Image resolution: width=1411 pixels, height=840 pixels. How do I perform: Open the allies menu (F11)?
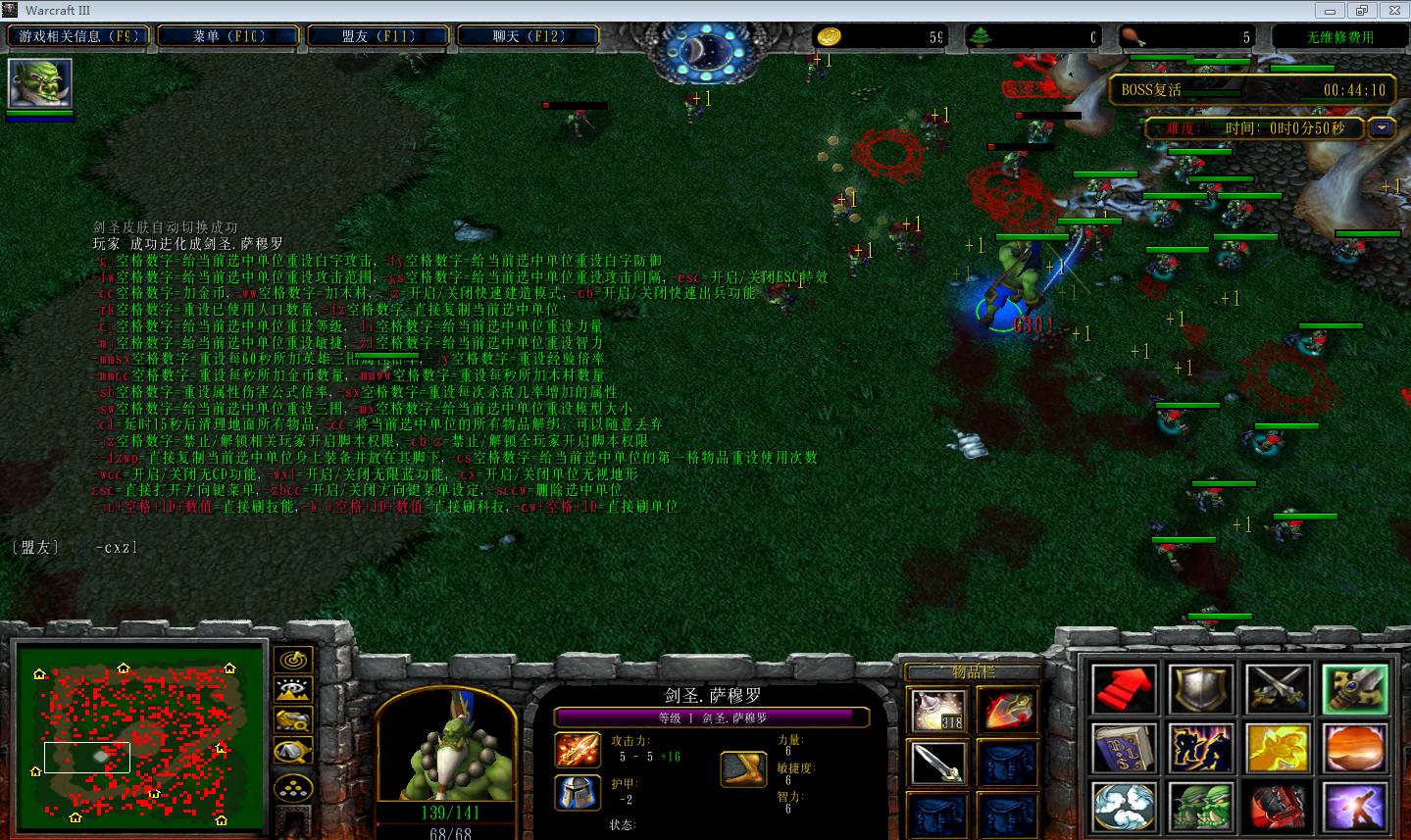coord(378,36)
